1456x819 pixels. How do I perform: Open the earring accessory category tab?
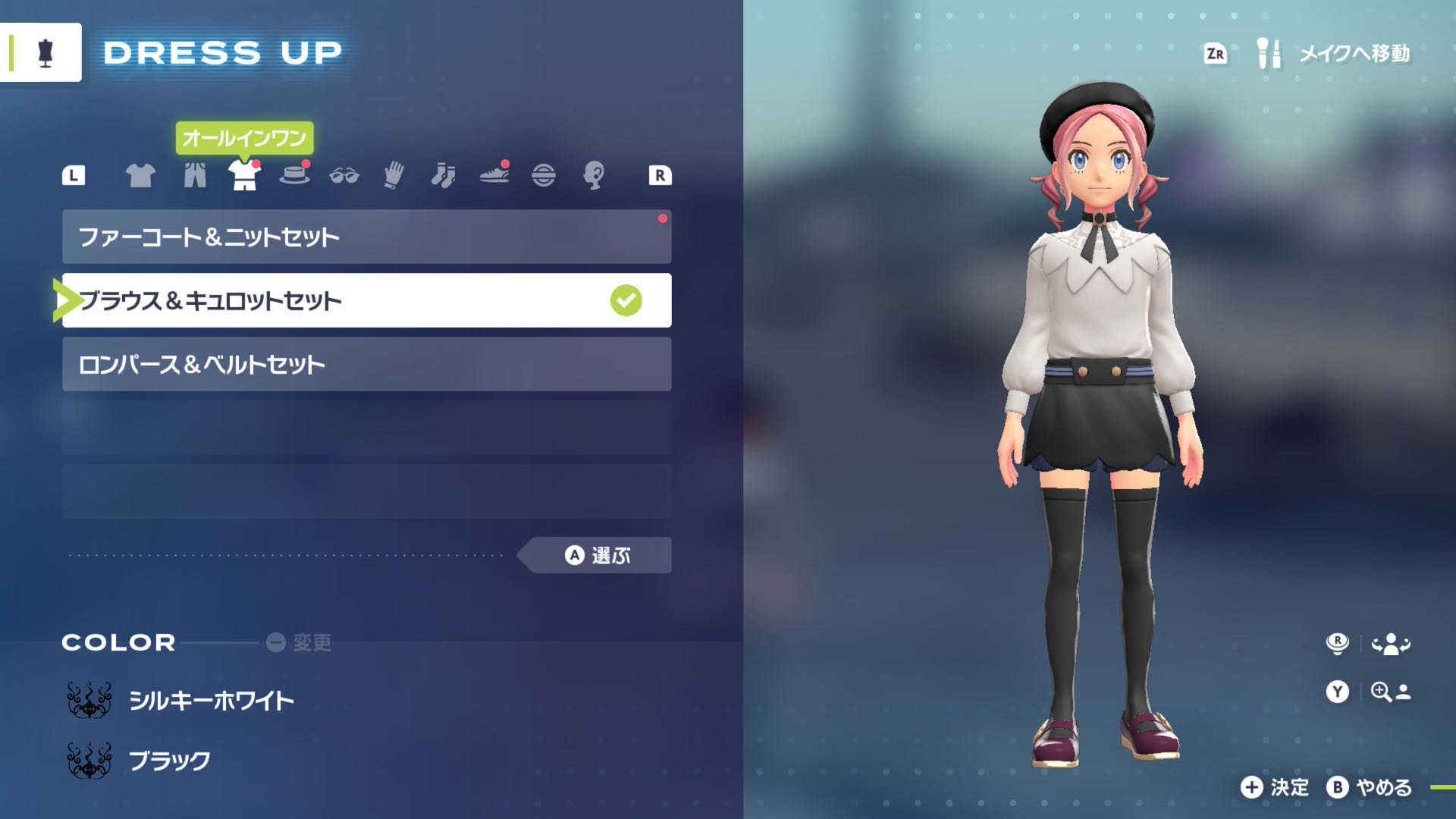pyautogui.click(x=594, y=175)
